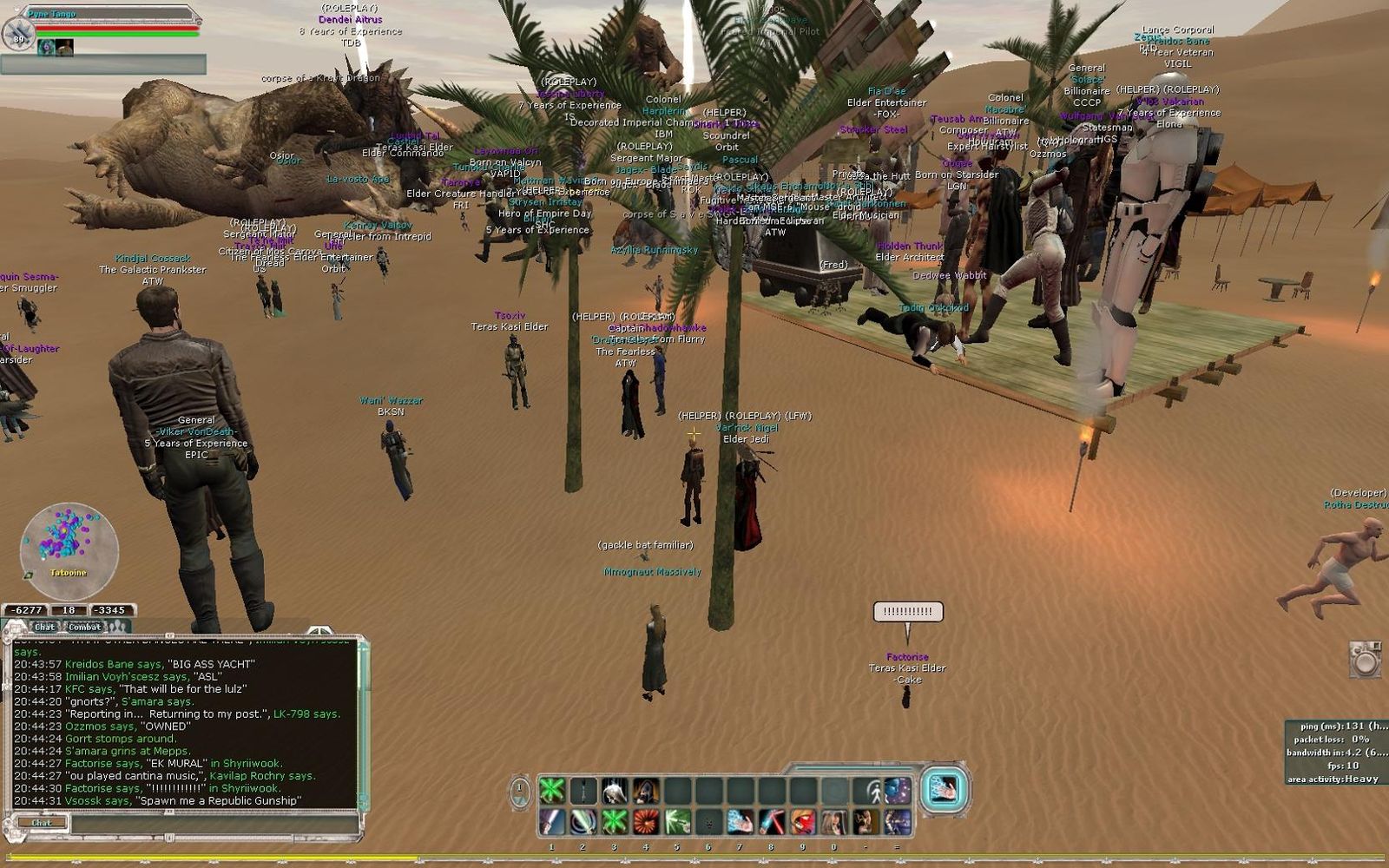Use the red hooded figure ability icon

pyautogui.click(x=802, y=821)
